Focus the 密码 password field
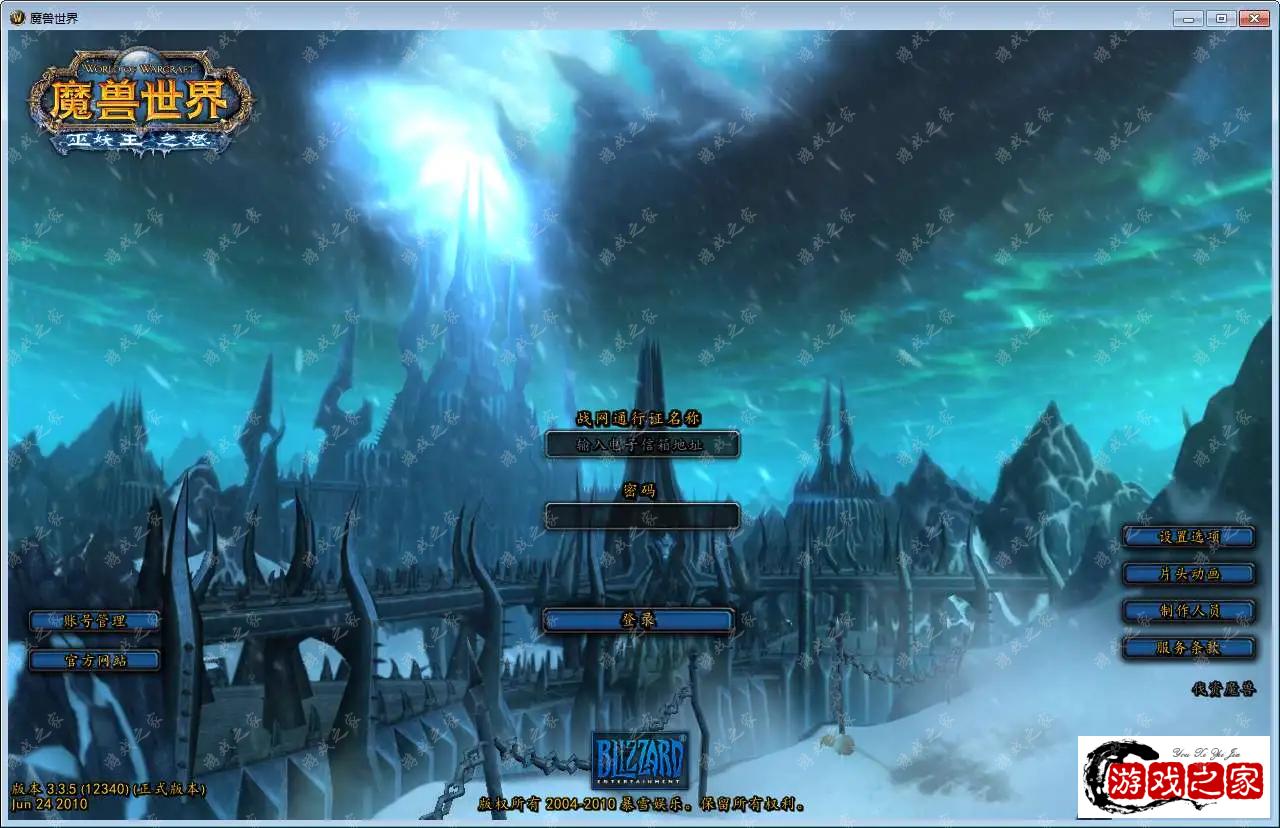 tap(642, 516)
